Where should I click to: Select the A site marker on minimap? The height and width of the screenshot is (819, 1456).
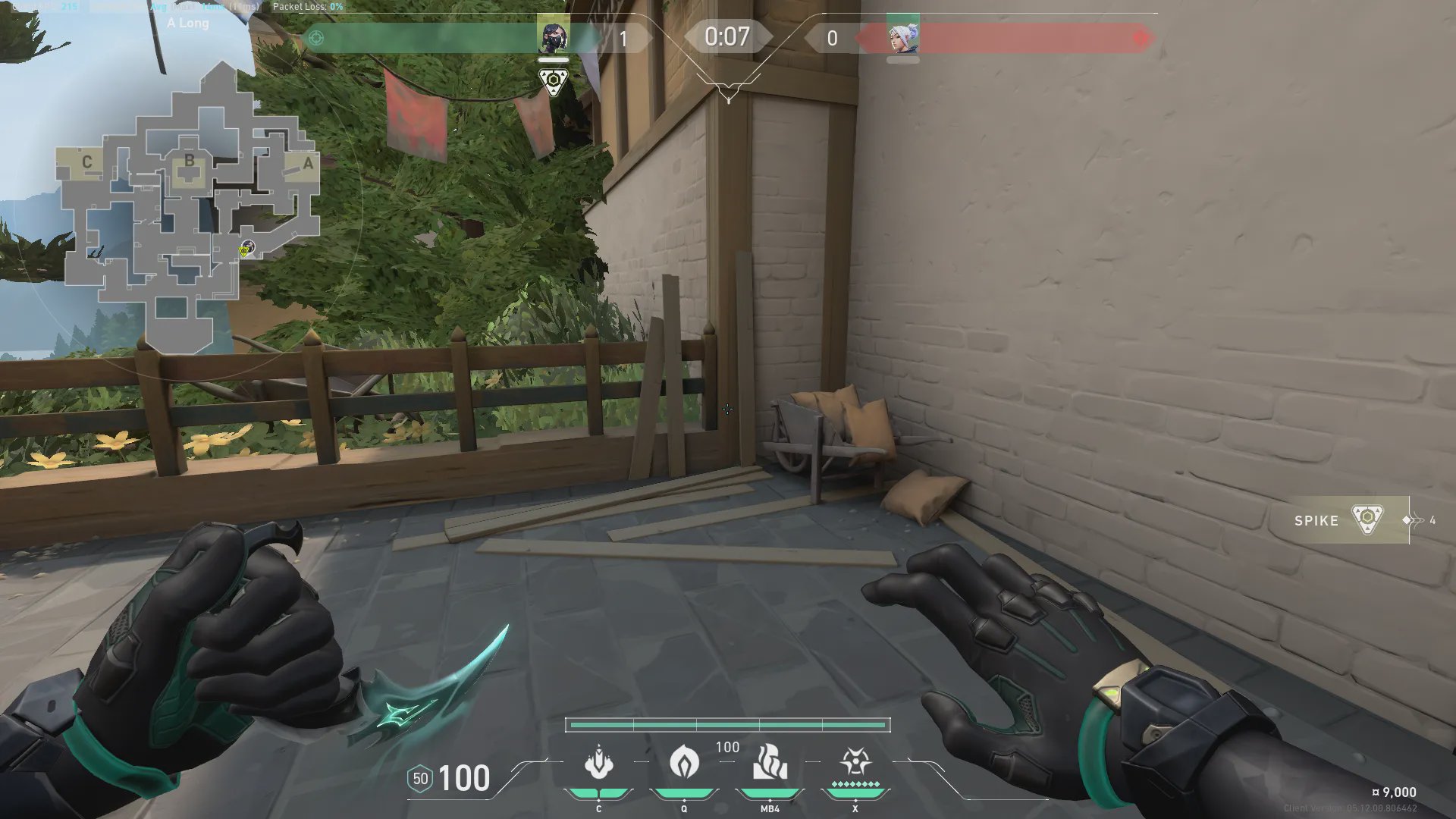[307, 163]
